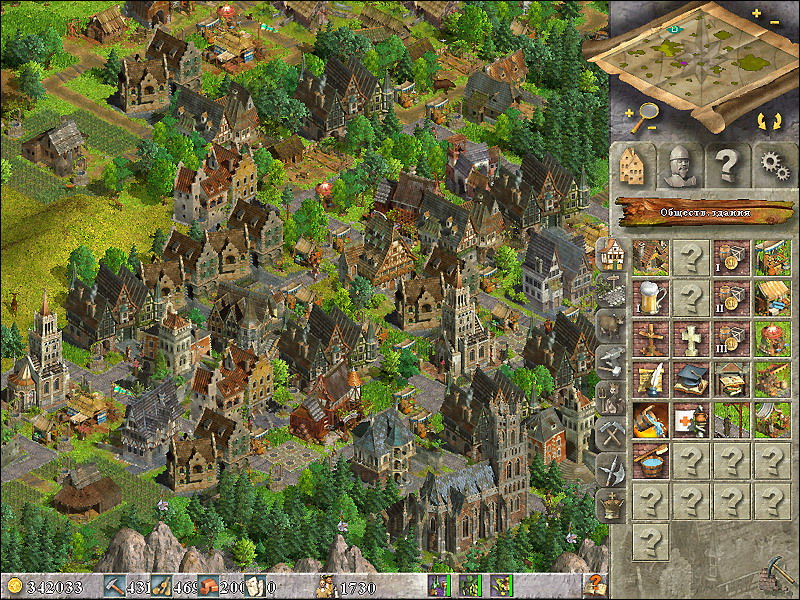This screenshot has width=800, height=600.
Task: Select the church stone cross building
Action: pyautogui.click(x=691, y=338)
